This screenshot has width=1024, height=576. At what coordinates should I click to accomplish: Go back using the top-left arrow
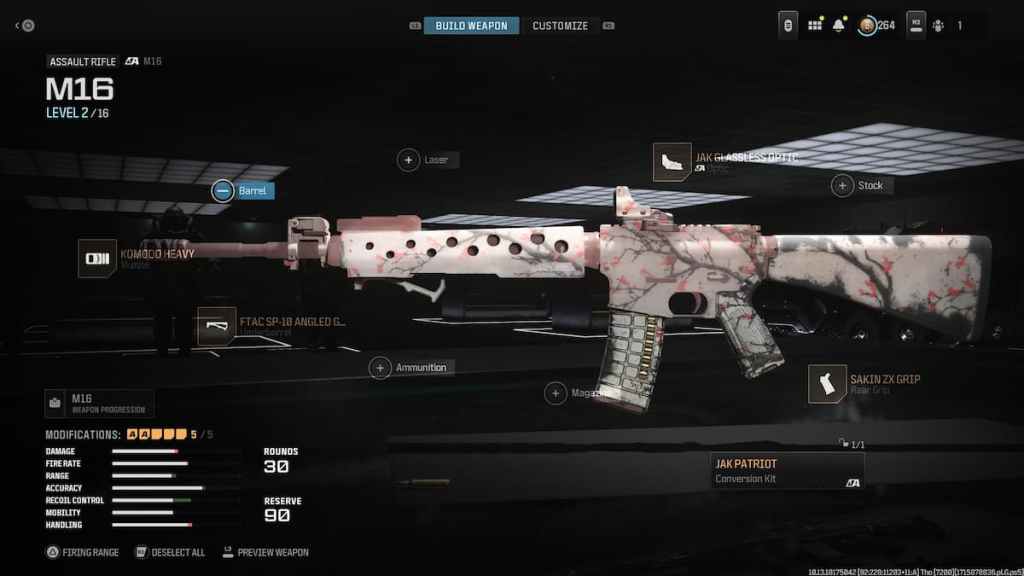pyautogui.click(x=26, y=25)
